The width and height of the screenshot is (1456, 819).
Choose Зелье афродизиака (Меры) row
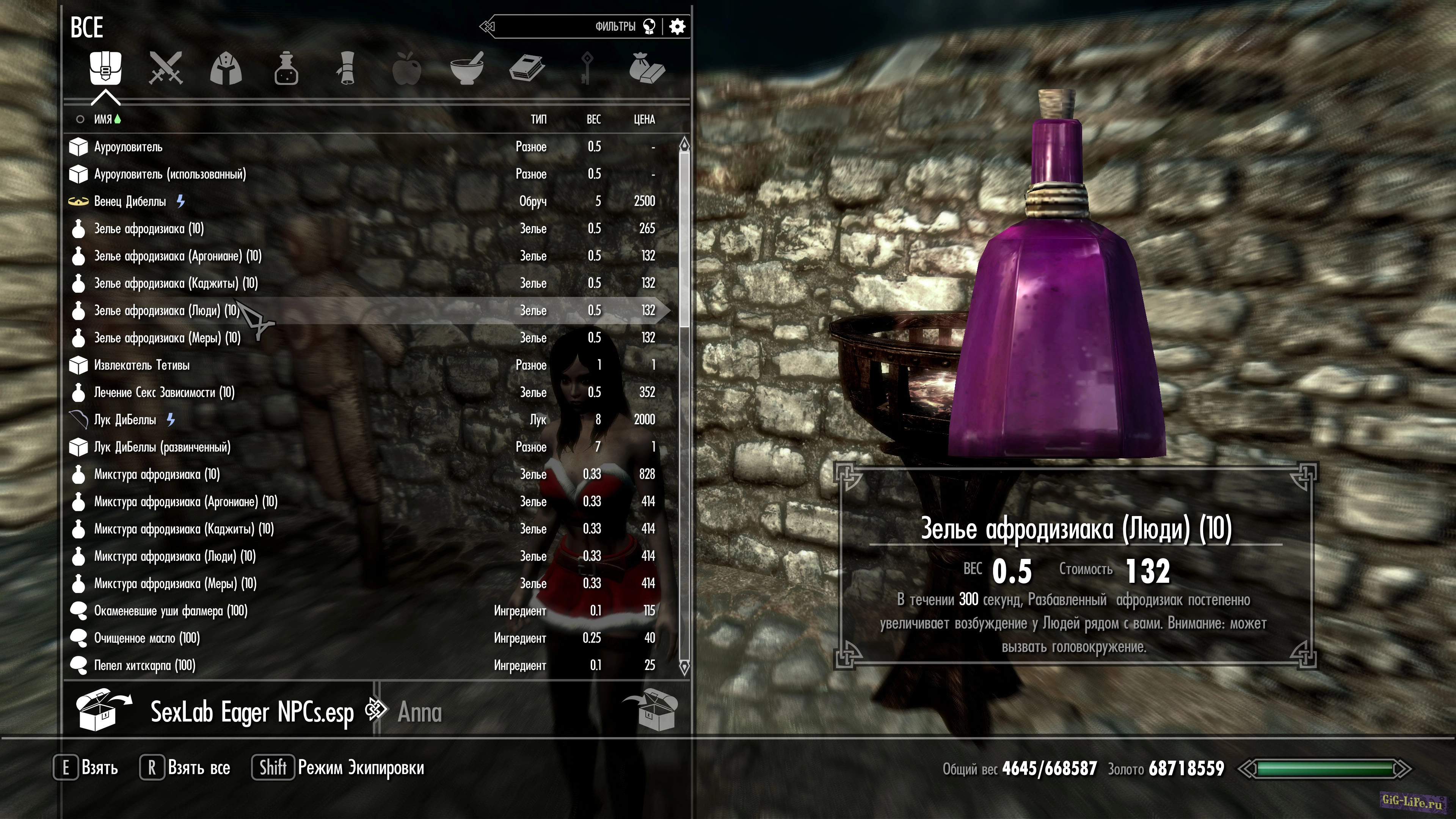(167, 338)
